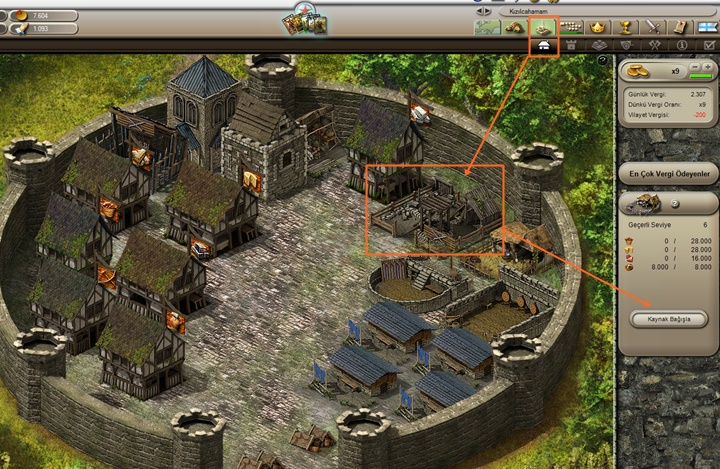720x469 pixels.
Task: Open the crossed axes toolbar button
Action: pos(655,45)
